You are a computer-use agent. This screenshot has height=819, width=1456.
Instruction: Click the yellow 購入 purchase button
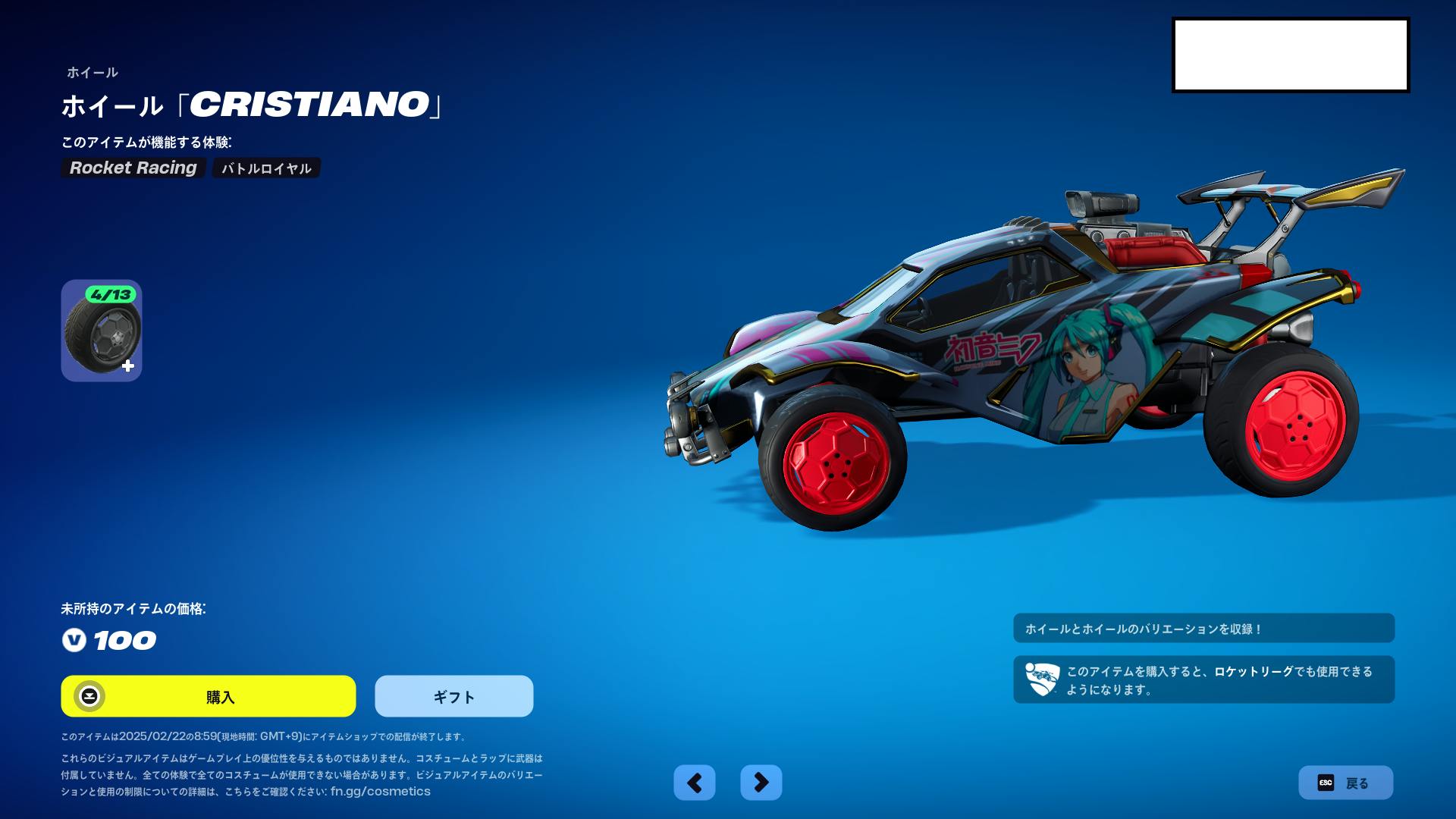coord(209,696)
